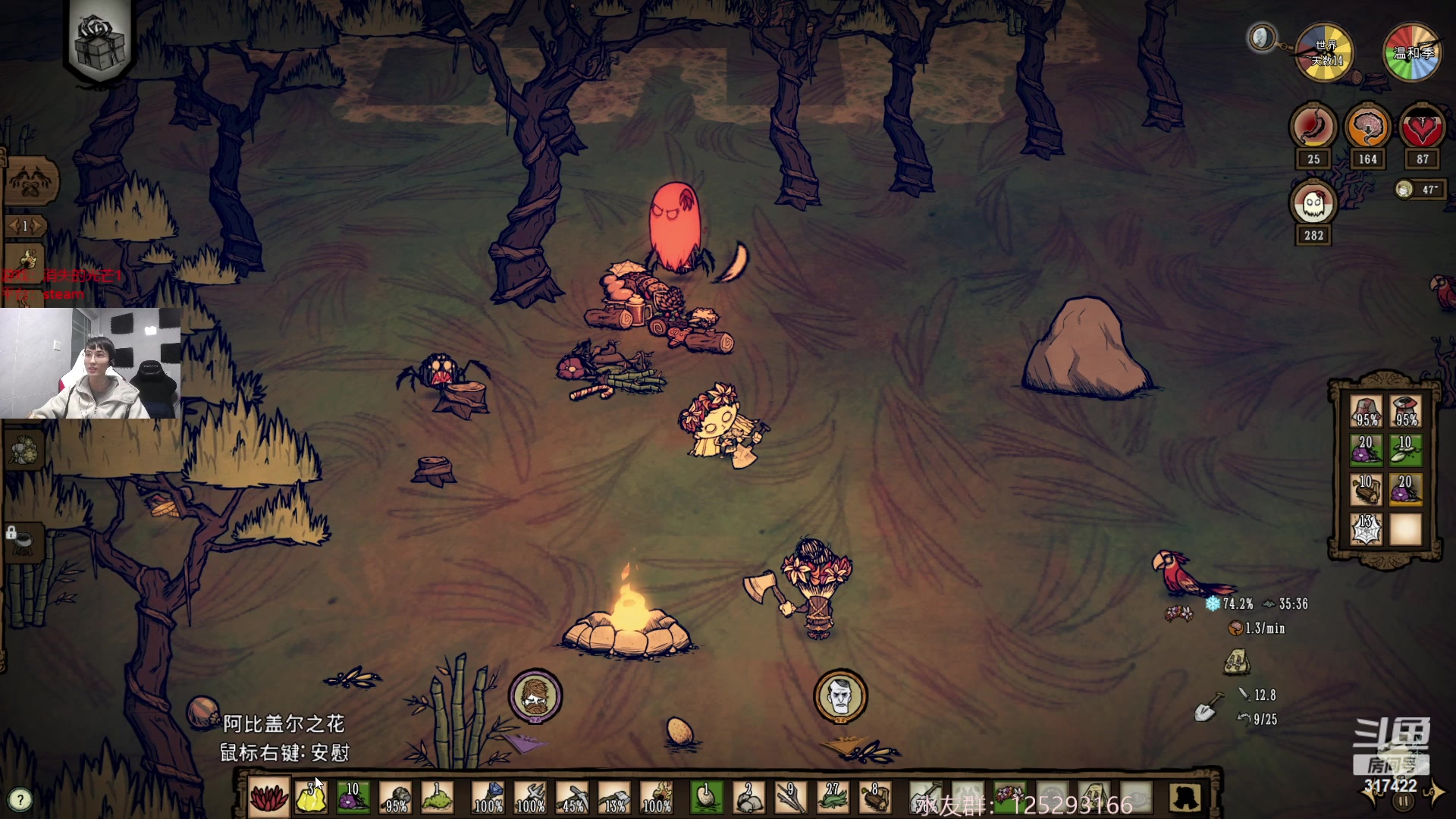Take the spider silk stack of 13
Viewport: 1456px width, 819px height.
pyautogui.click(x=1367, y=529)
